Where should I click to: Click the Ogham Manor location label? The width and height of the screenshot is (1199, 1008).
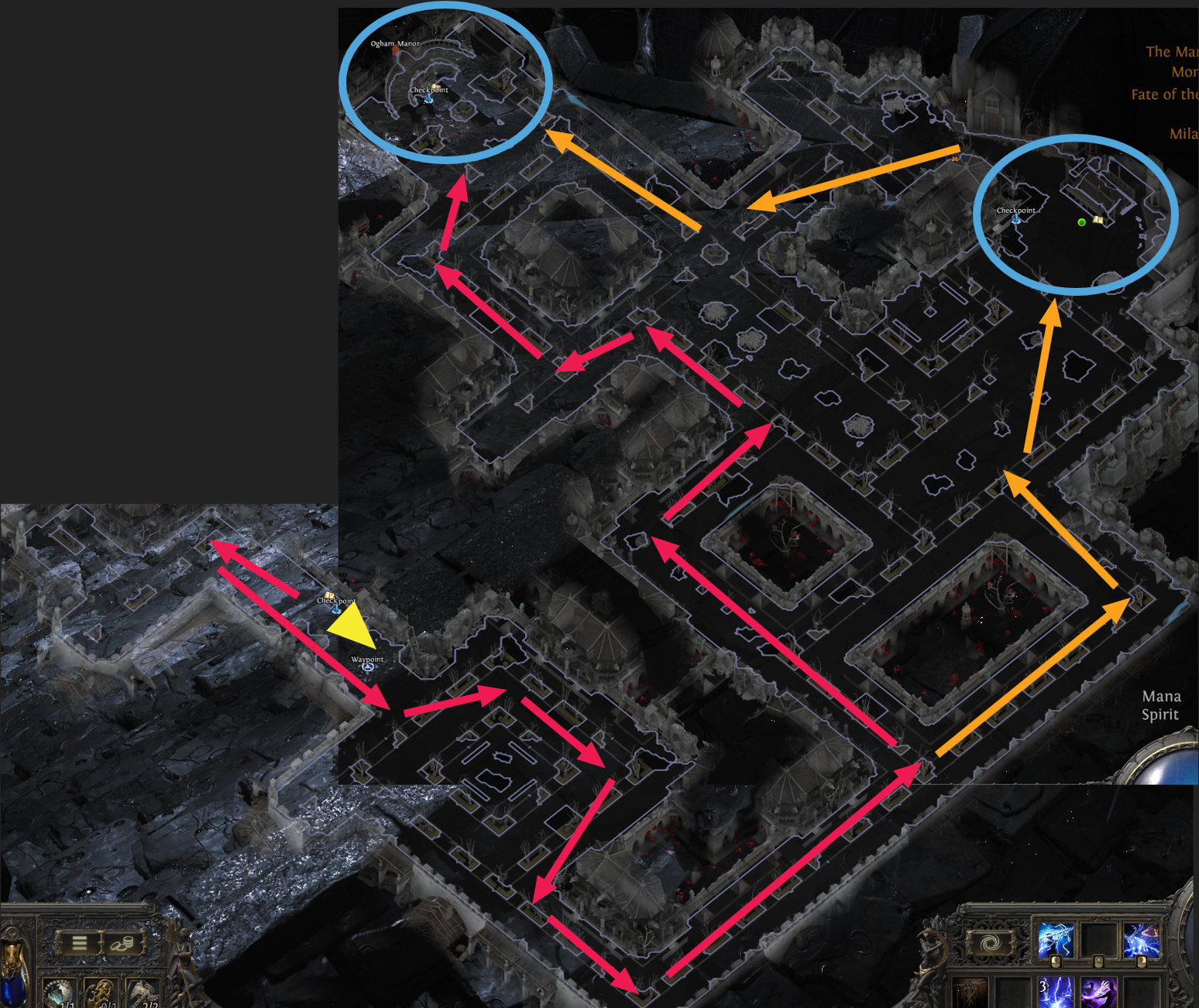click(393, 44)
